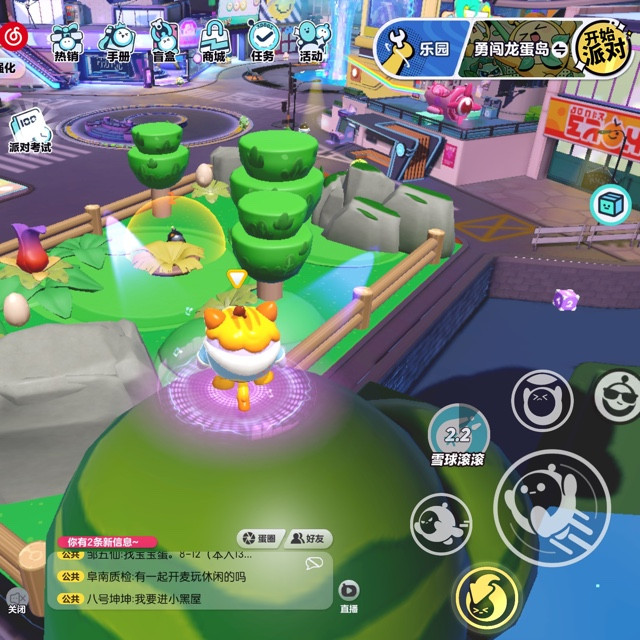Open the 任务 tasks list
Viewport: 640px width, 640px height.
point(263,41)
